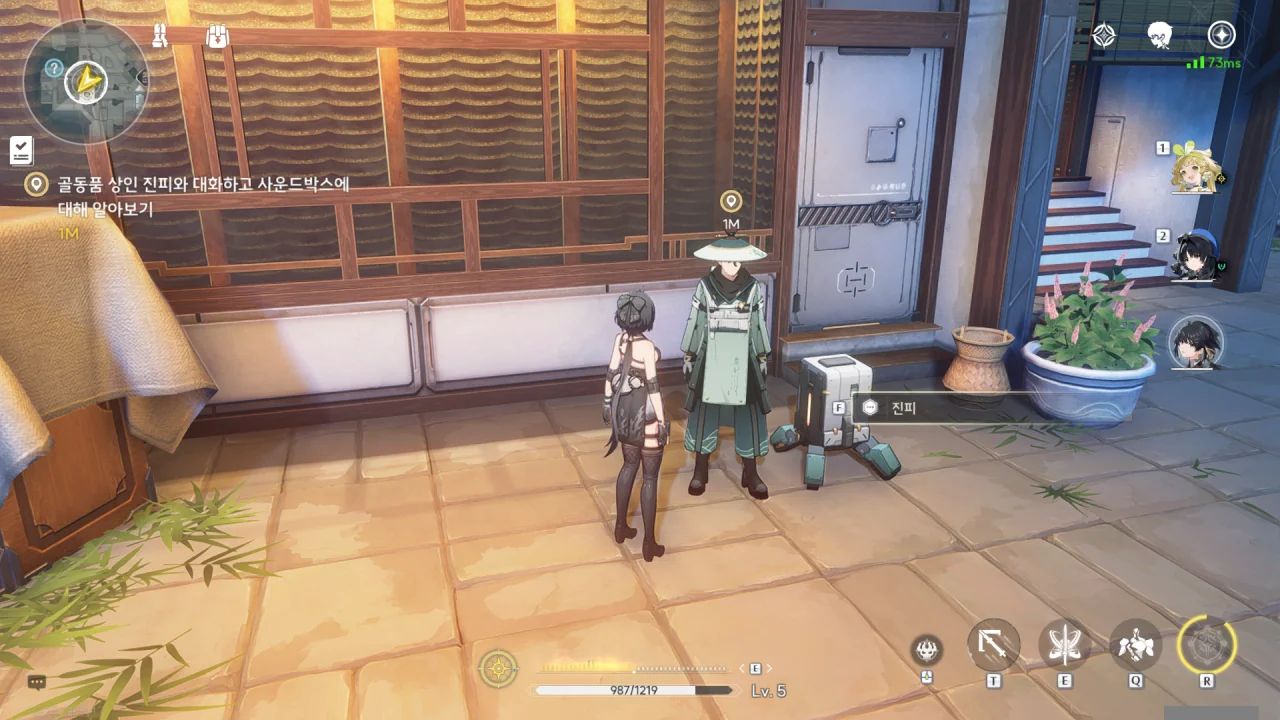Open the chat bubble icon

coord(37,682)
